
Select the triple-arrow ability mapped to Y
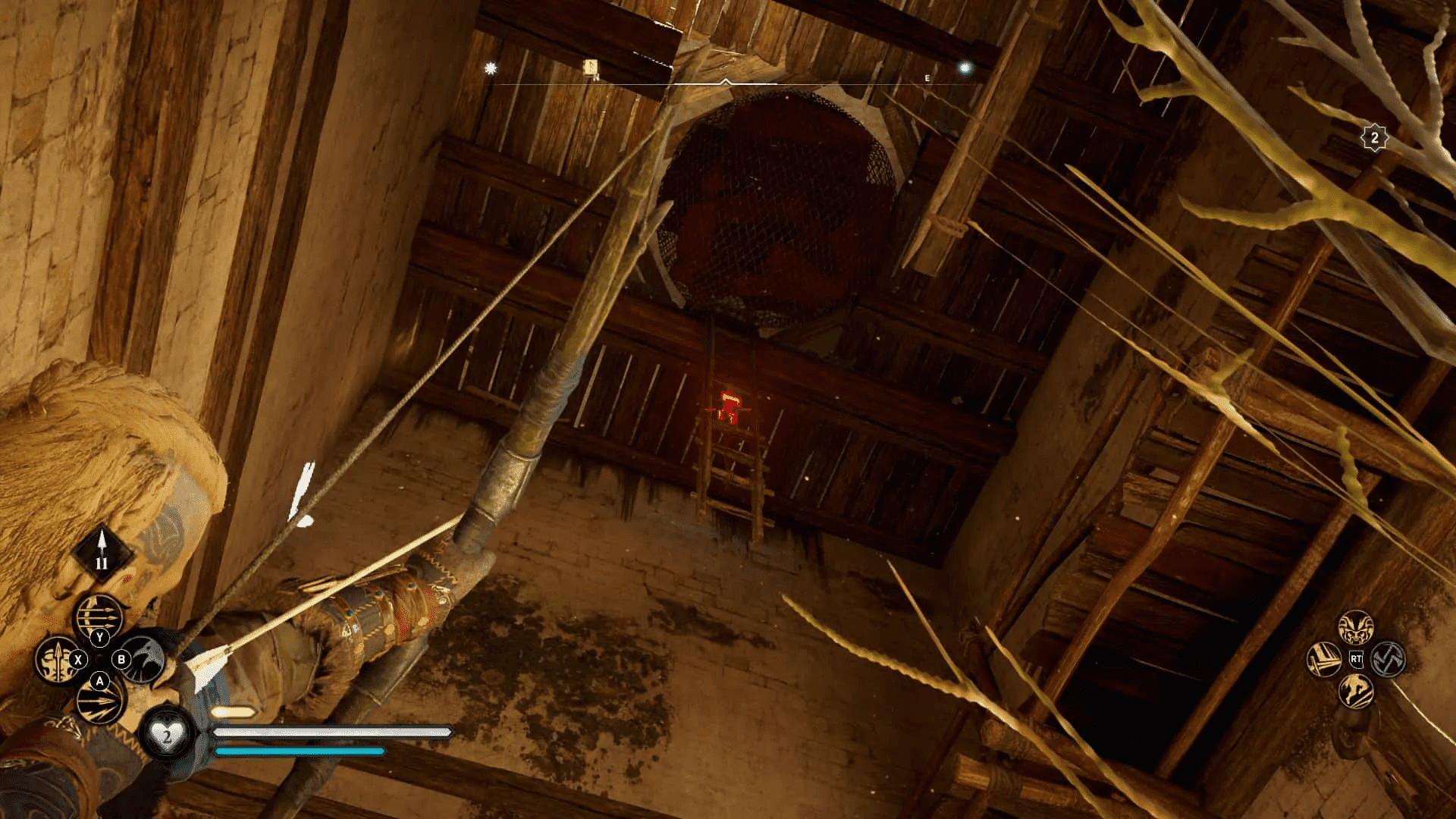click(x=99, y=614)
